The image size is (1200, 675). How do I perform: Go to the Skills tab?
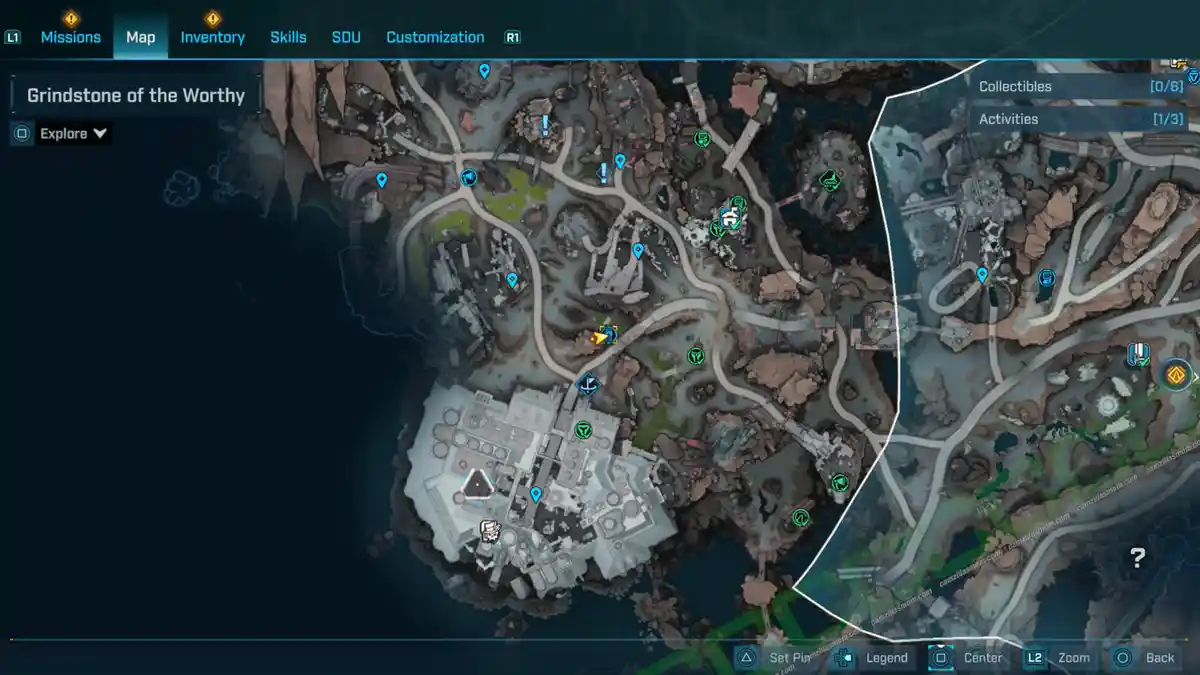point(288,37)
